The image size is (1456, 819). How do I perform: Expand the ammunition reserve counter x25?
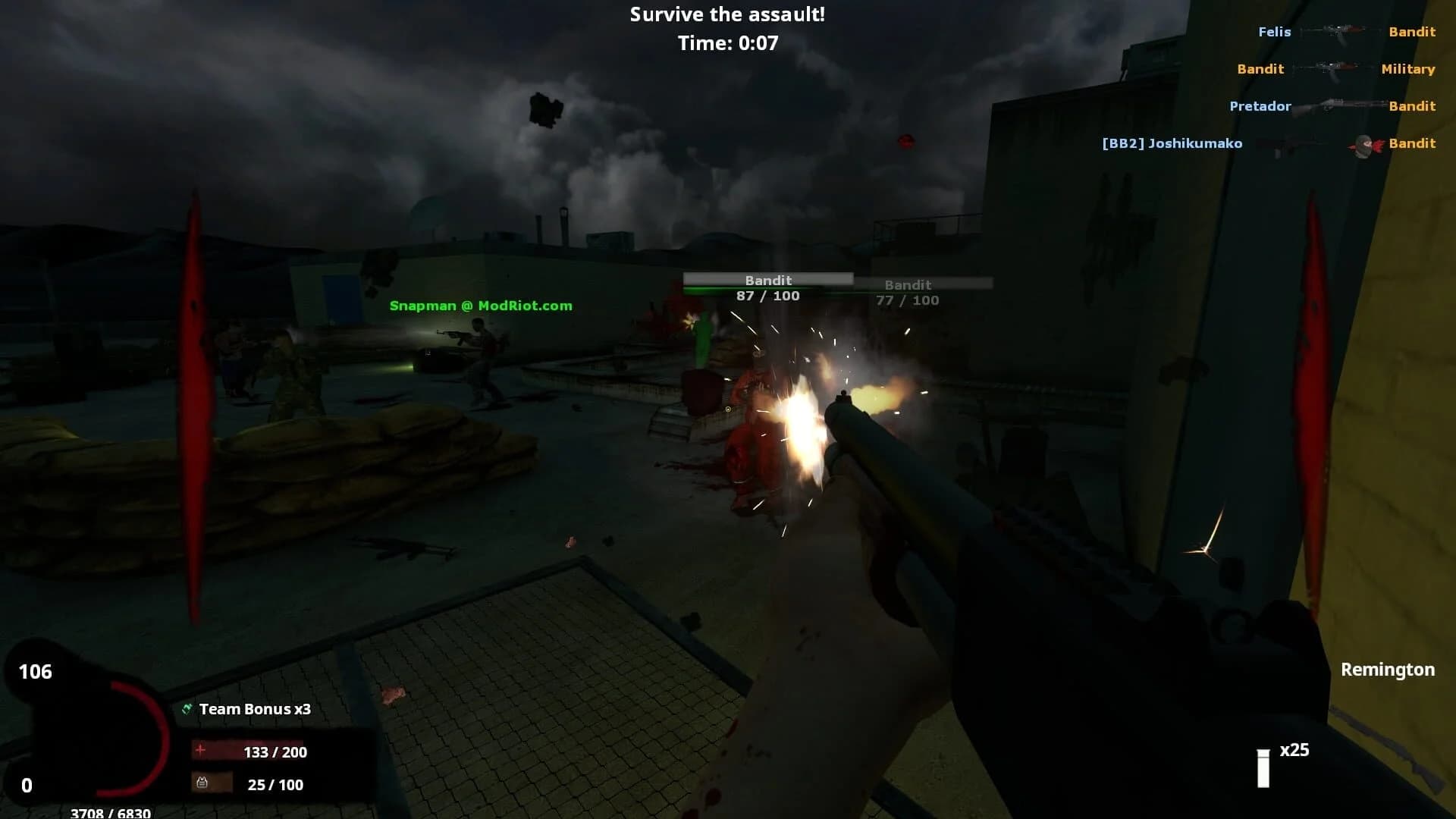click(x=1294, y=751)
